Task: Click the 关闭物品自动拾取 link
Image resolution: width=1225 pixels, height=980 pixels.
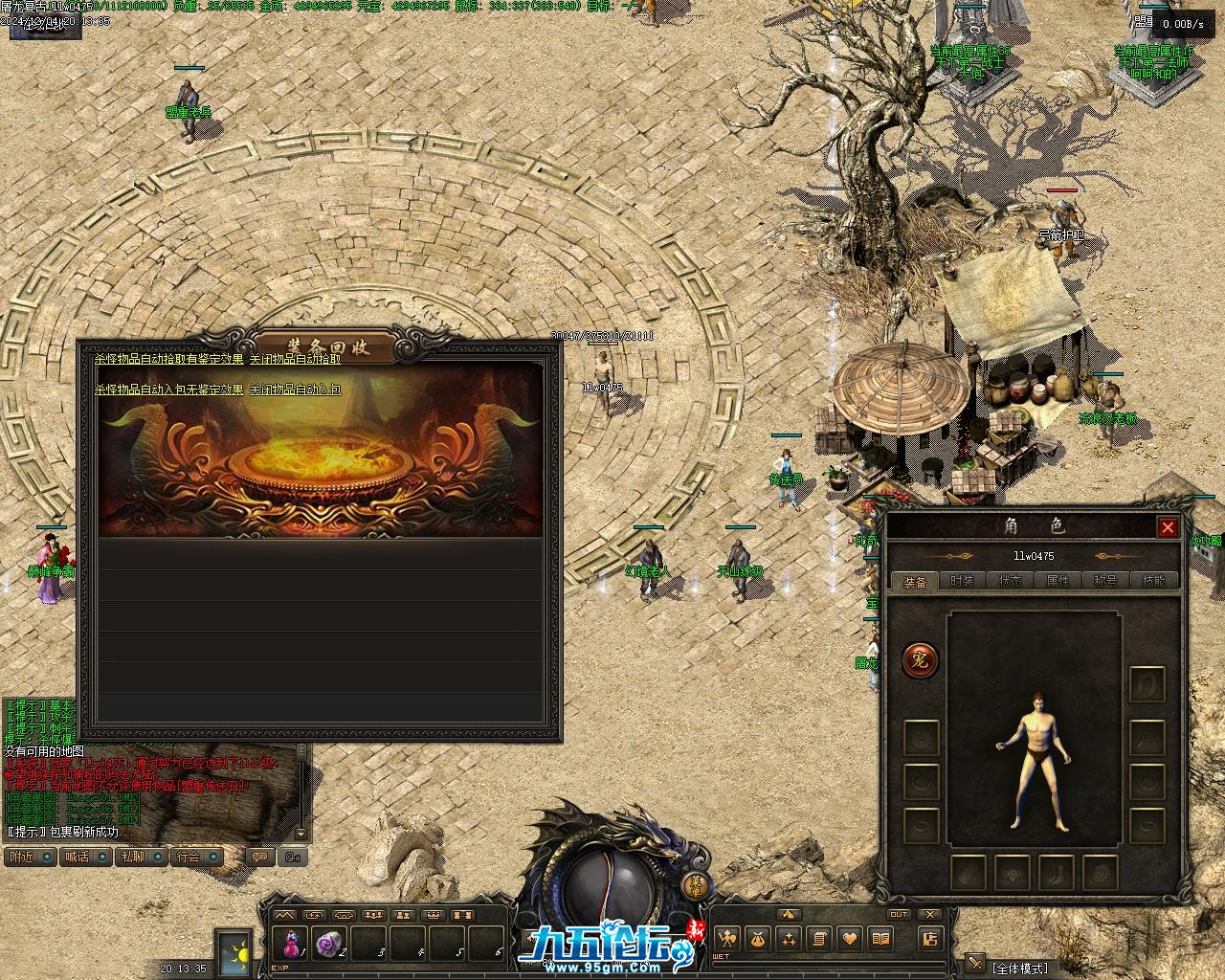Action: [x=295, y=360]
